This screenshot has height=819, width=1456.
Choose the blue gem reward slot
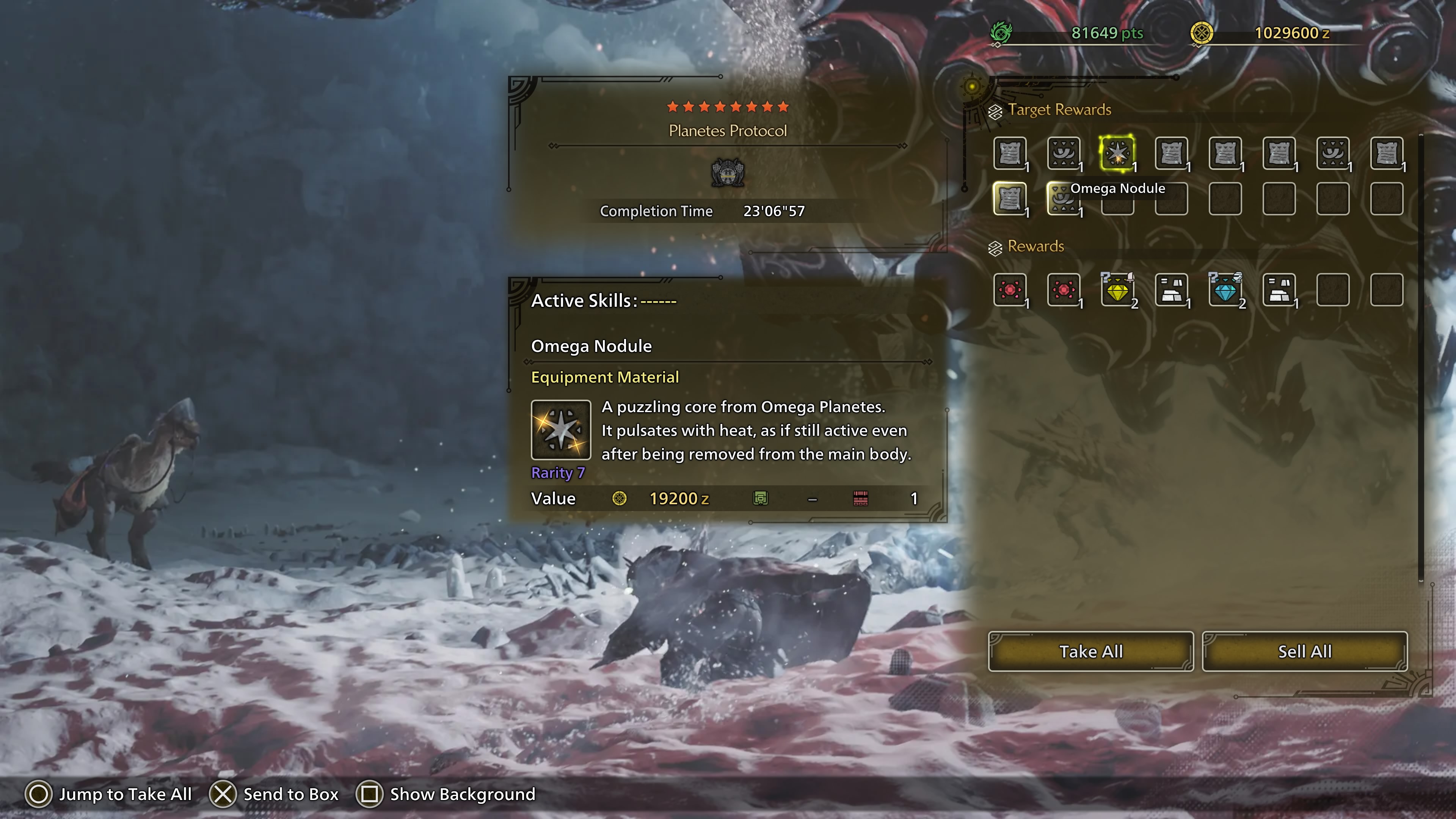[1225, 290]
